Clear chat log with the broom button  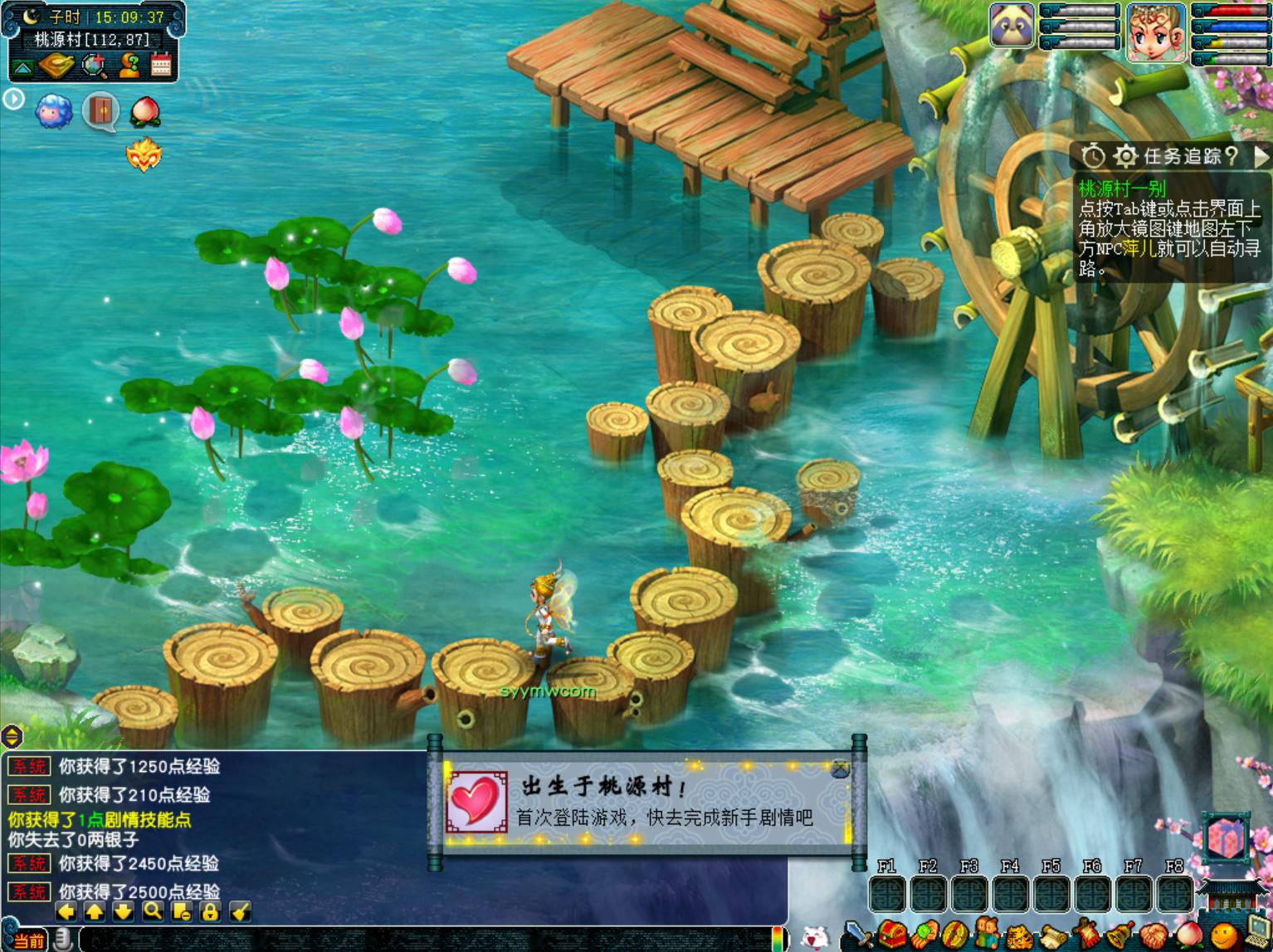(240, 912)
